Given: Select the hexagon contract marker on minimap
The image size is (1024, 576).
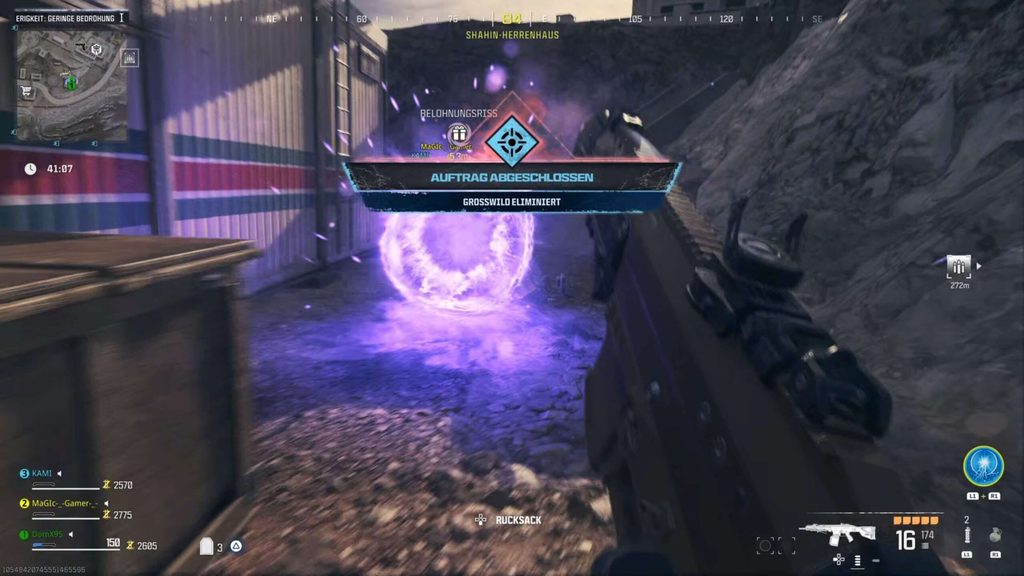Looking at the screenshot, I should [96, 48].
